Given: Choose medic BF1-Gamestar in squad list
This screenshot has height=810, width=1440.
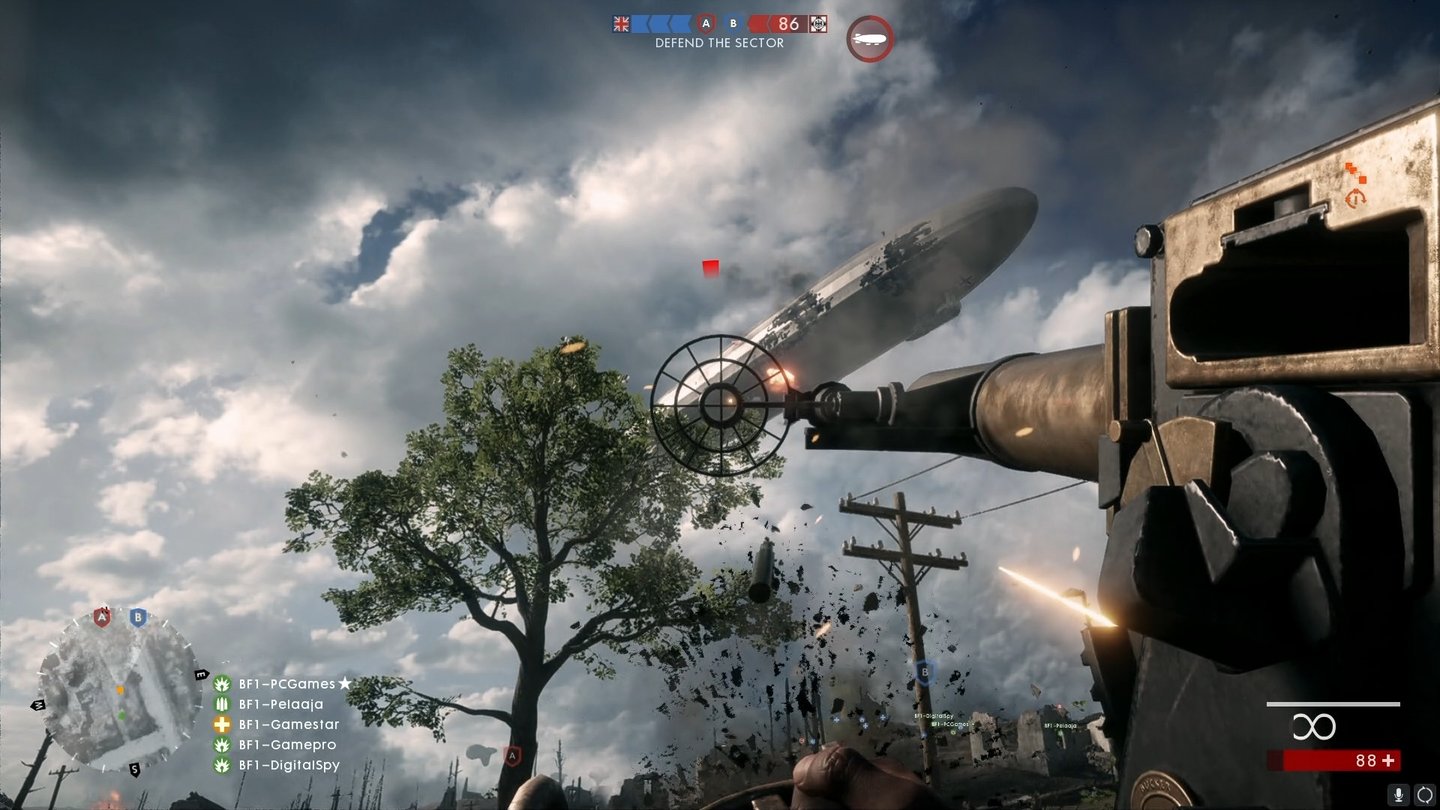Looking at the screenshot, I should pos(288,725).
